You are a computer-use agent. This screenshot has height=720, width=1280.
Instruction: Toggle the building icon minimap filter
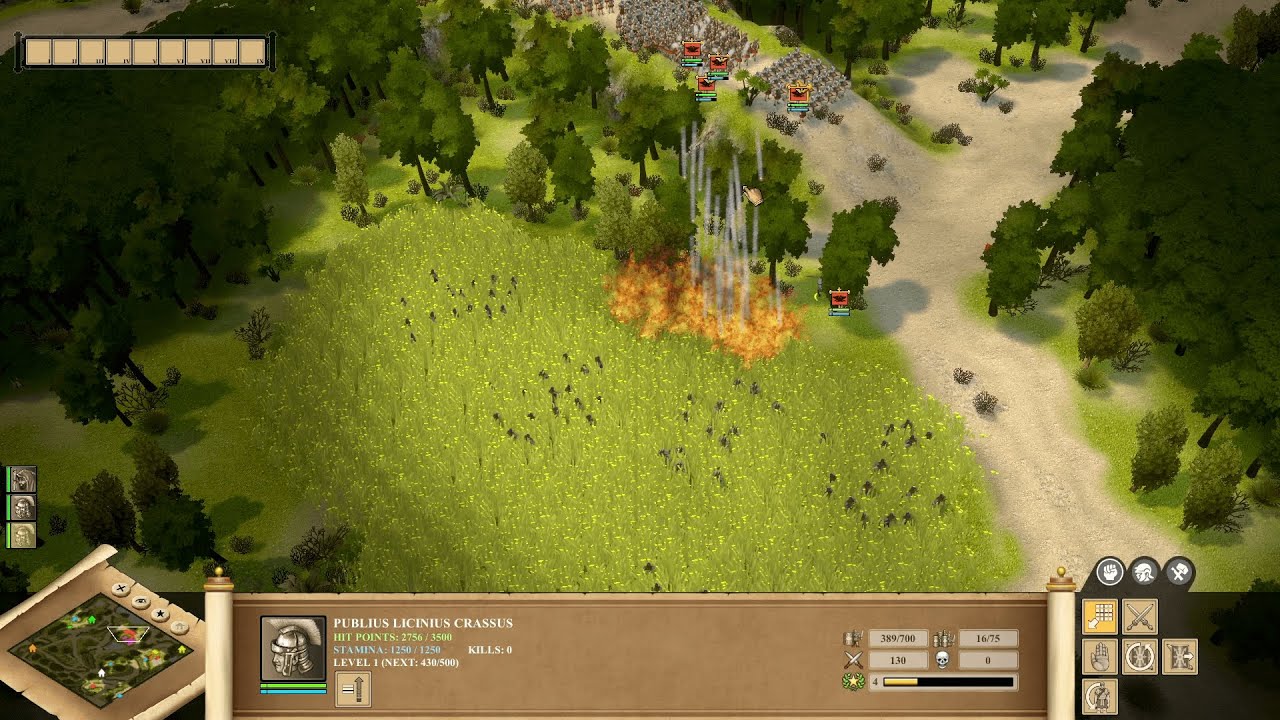pyautogui.click(x=179, y=627)
